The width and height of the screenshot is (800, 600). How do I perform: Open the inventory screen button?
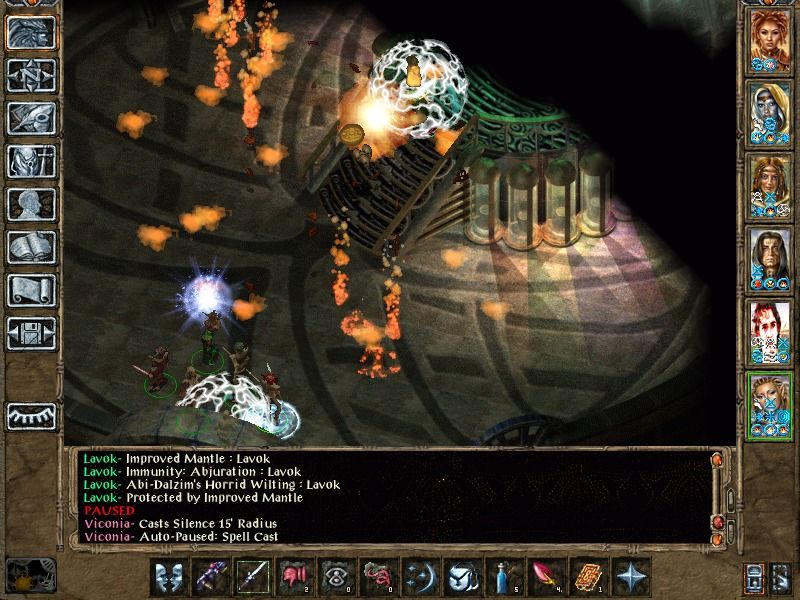31,161
